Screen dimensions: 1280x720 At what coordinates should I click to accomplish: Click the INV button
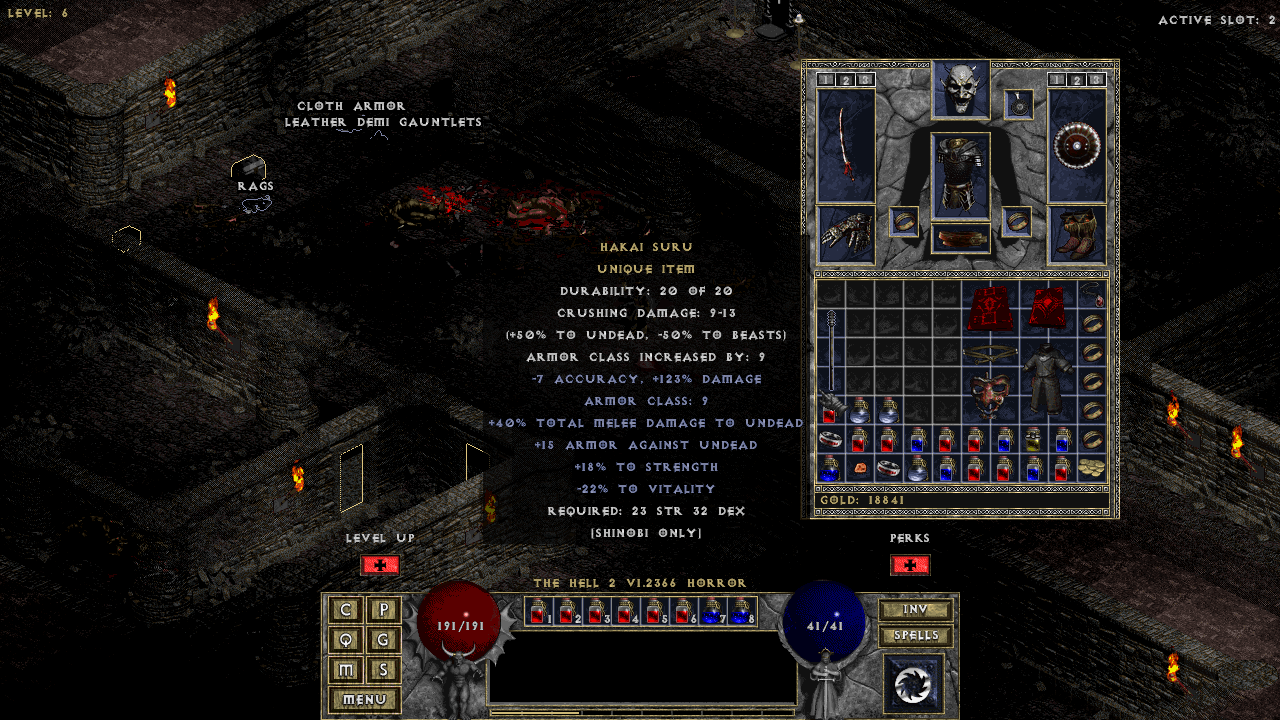pyautogui.click(x=915, y=610)
